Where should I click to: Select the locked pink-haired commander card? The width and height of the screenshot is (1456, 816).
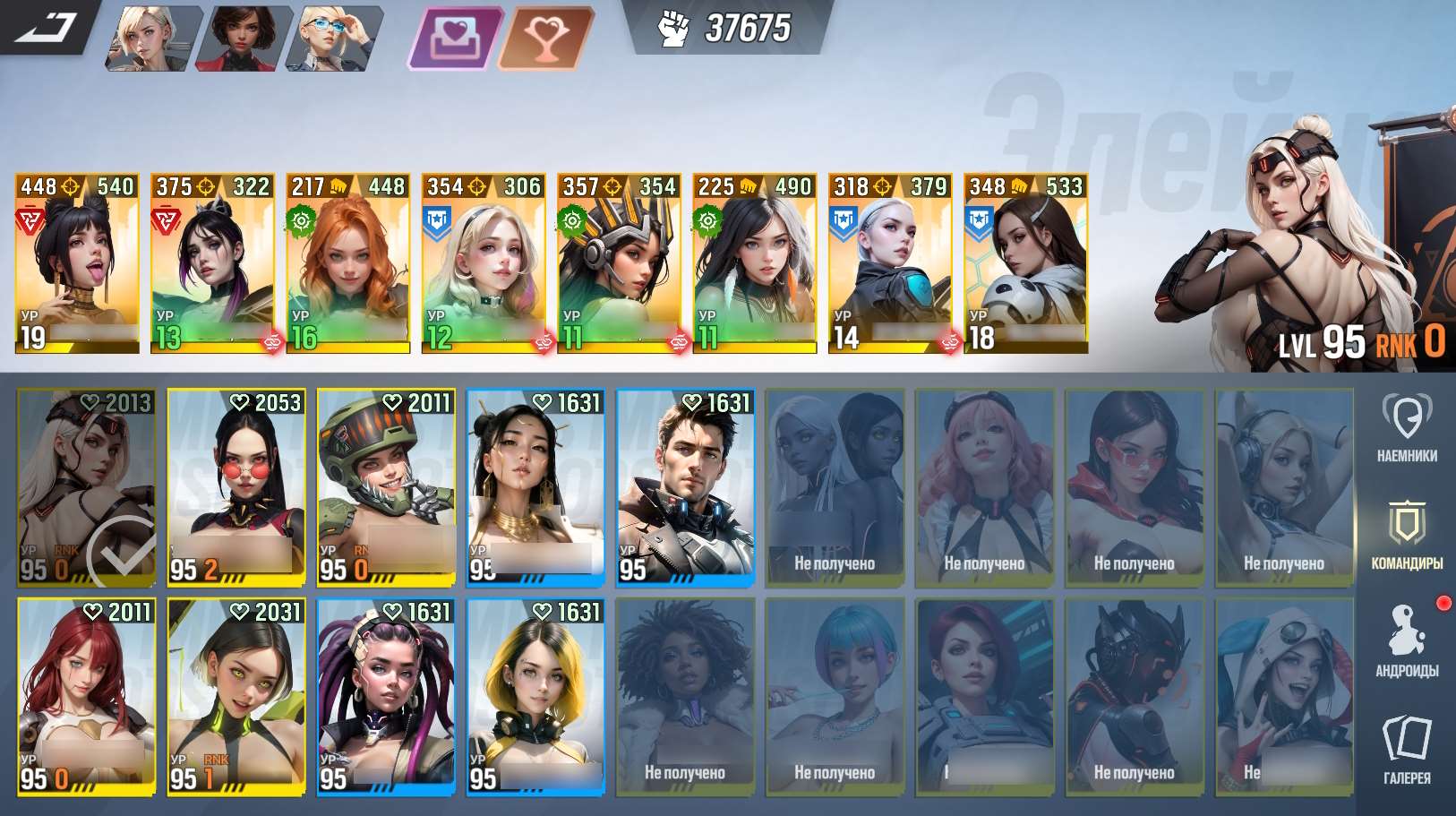(x=984, y=487)
